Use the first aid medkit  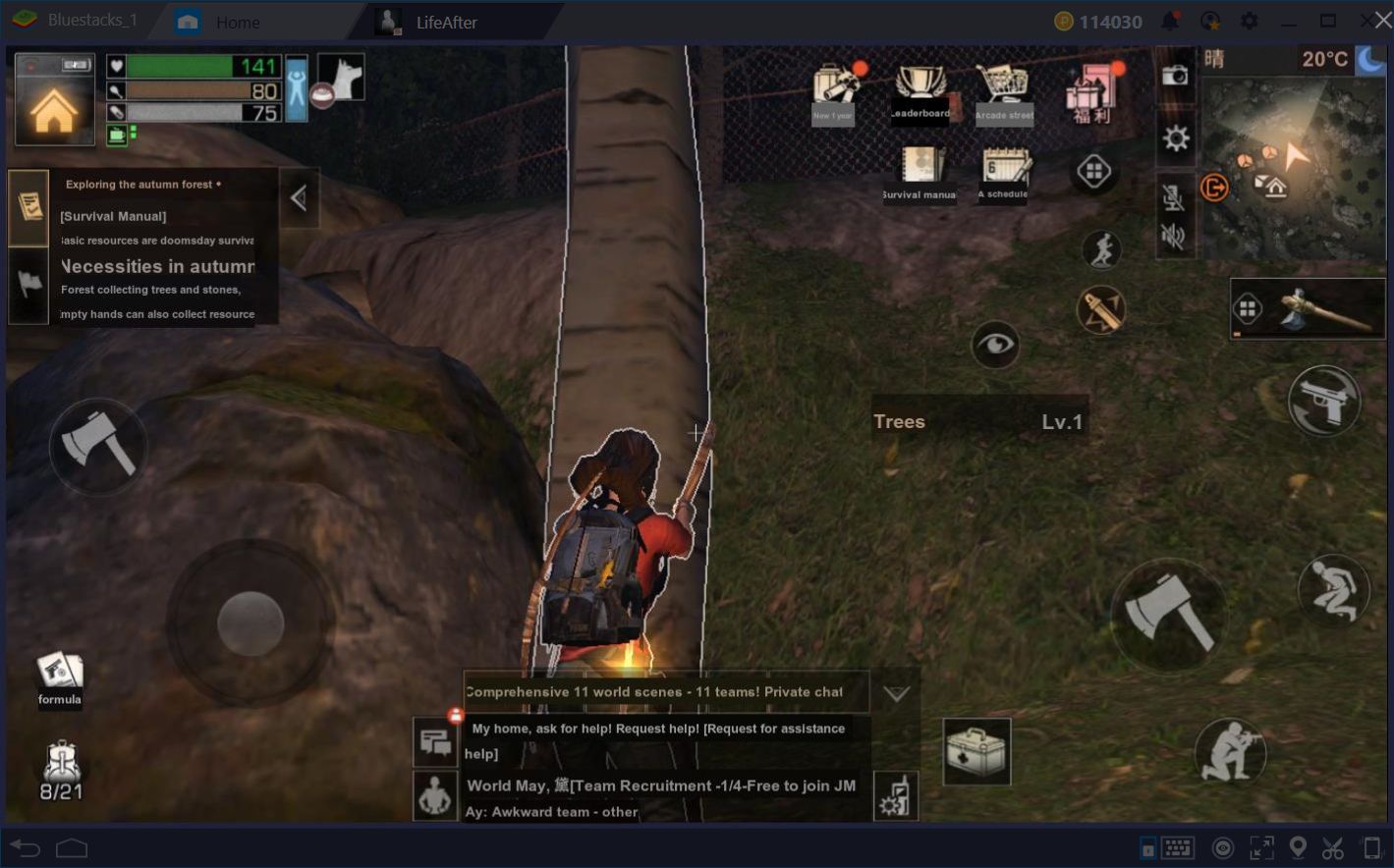(976, 752)
